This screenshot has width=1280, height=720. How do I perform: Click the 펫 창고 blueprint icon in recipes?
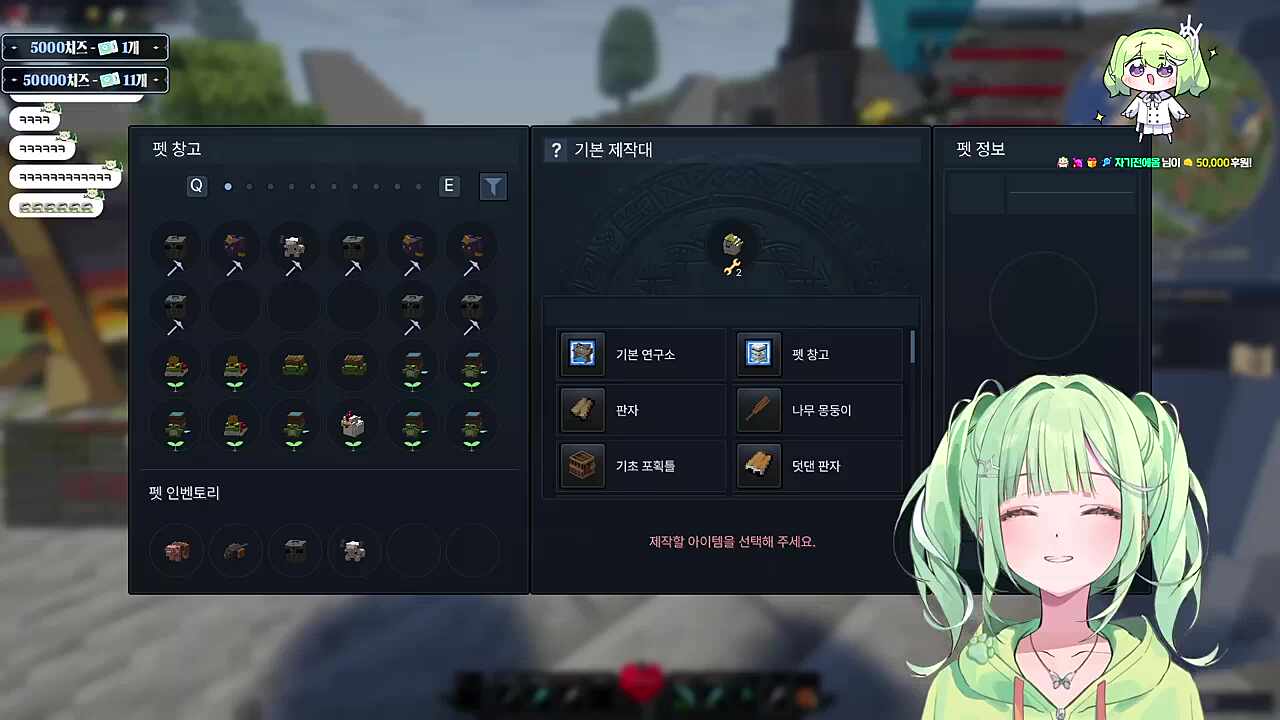click(x=758, y=354)
